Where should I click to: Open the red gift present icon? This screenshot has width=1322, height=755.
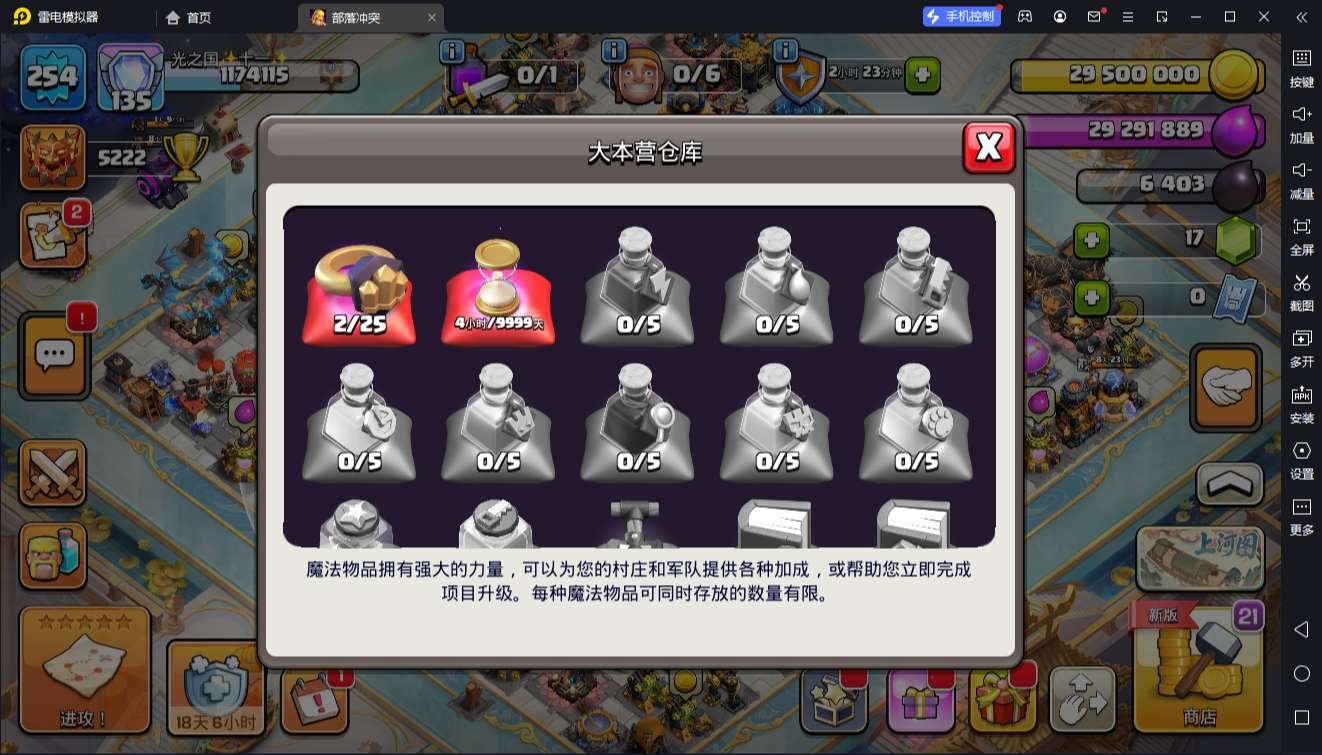pos(1003,701)
